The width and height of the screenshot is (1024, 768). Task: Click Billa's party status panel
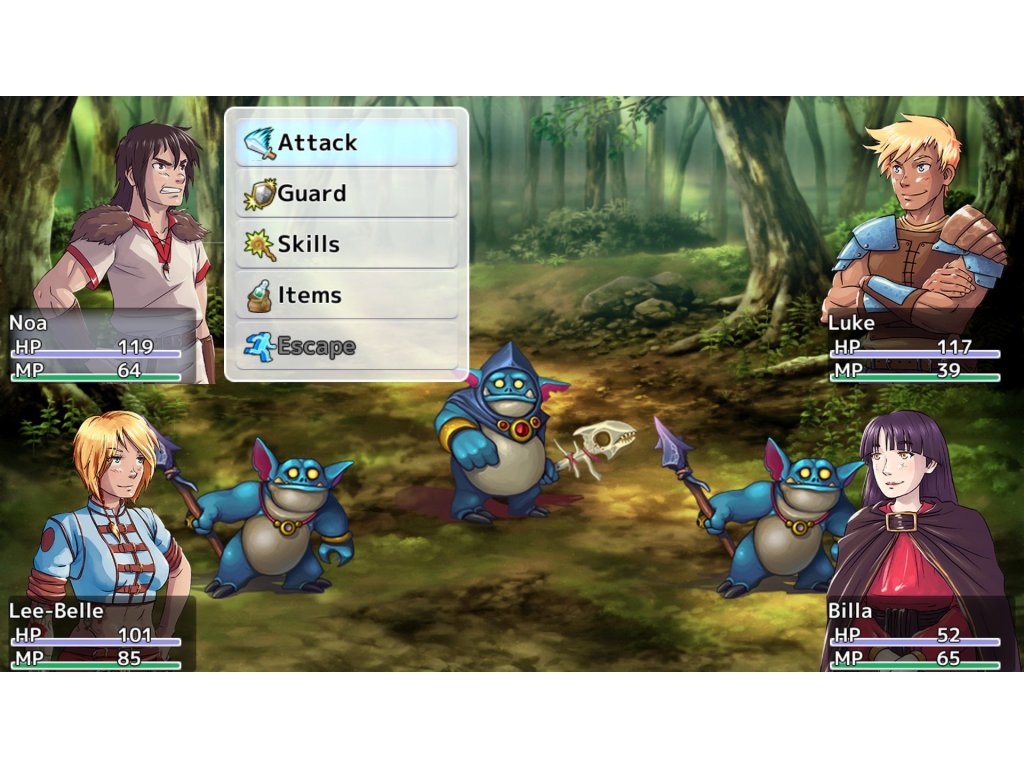[x=914, y=634]
